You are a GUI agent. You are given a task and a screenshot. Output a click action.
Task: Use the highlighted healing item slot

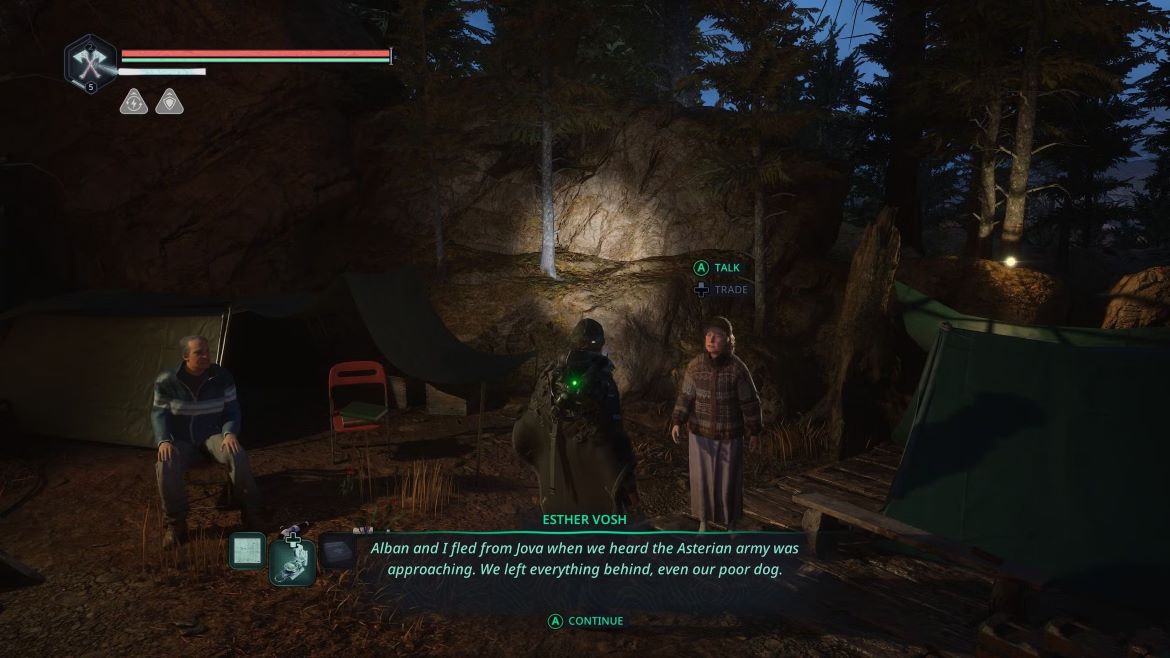293,561
